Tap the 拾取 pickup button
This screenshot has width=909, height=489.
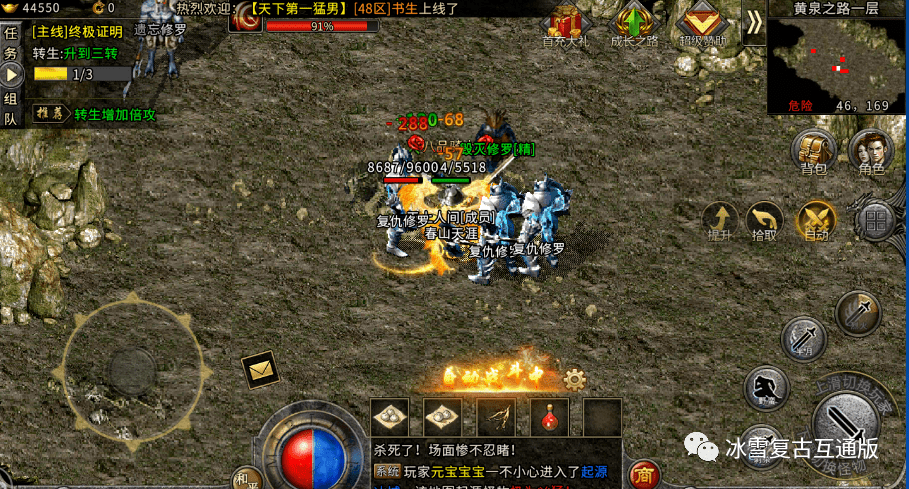(x=765, y=220)
